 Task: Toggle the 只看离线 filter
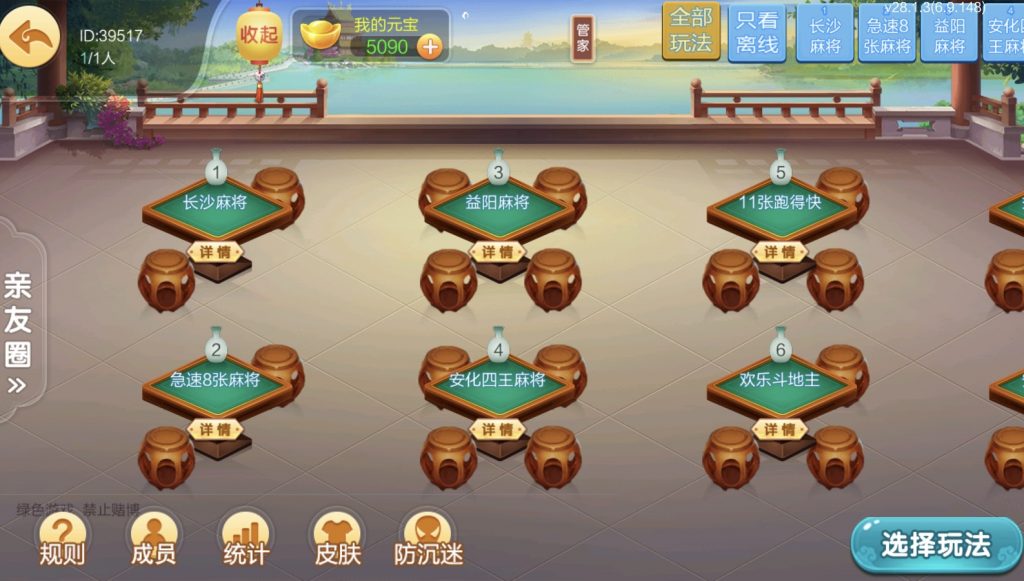click(x=757, y=34)
